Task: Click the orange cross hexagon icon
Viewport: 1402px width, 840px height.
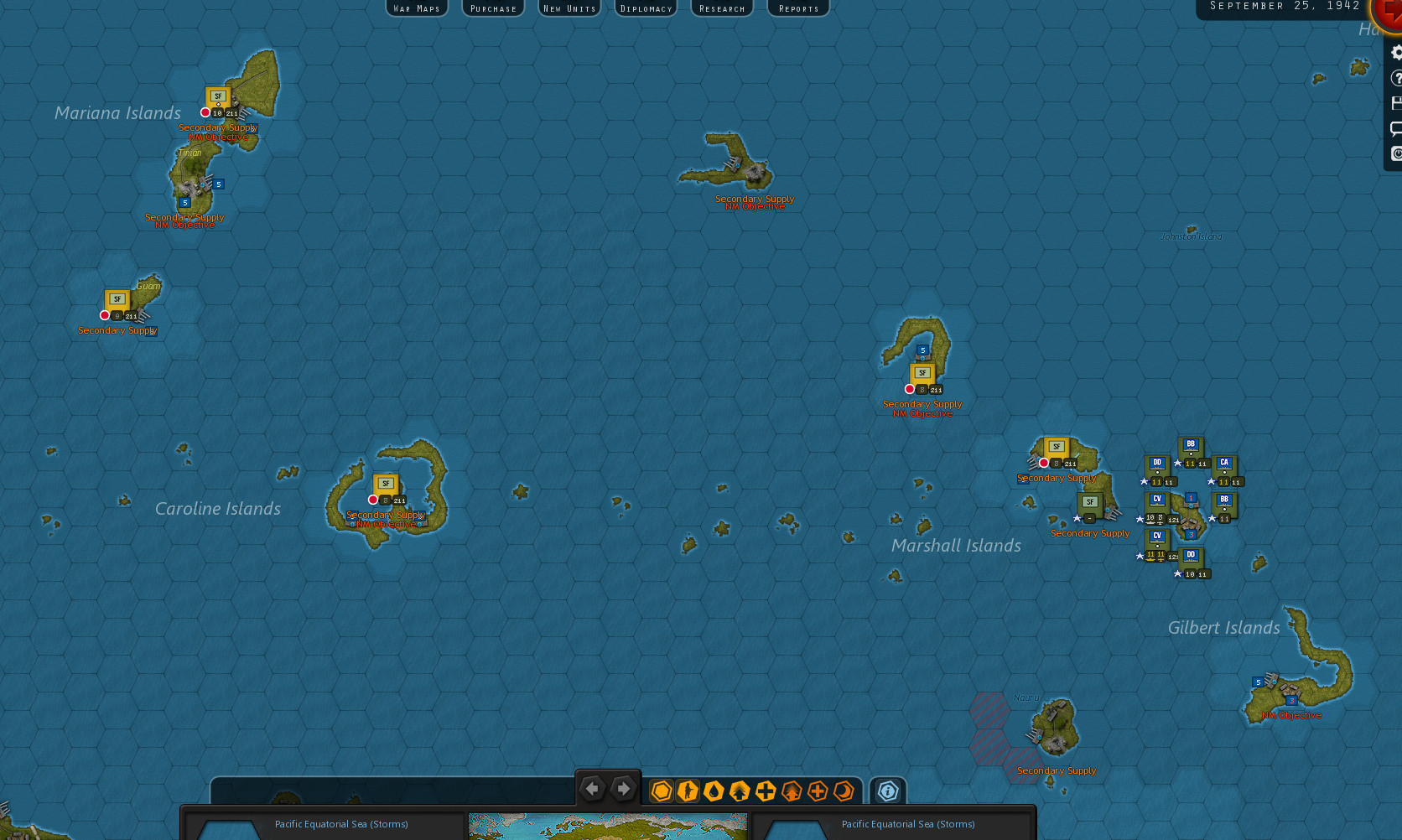Action: click(x=818, y=791)
